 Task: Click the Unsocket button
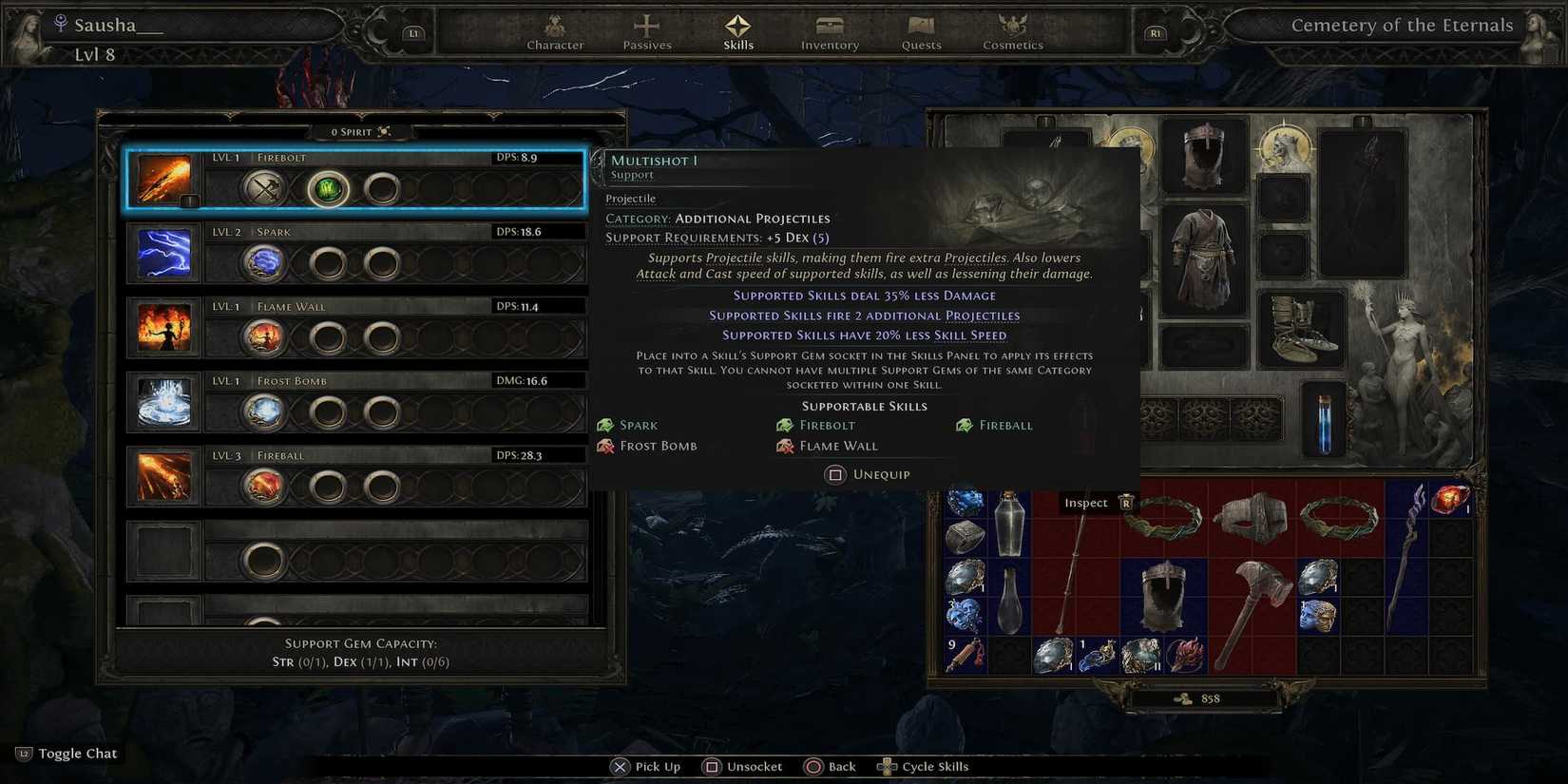tap(742, 766)
